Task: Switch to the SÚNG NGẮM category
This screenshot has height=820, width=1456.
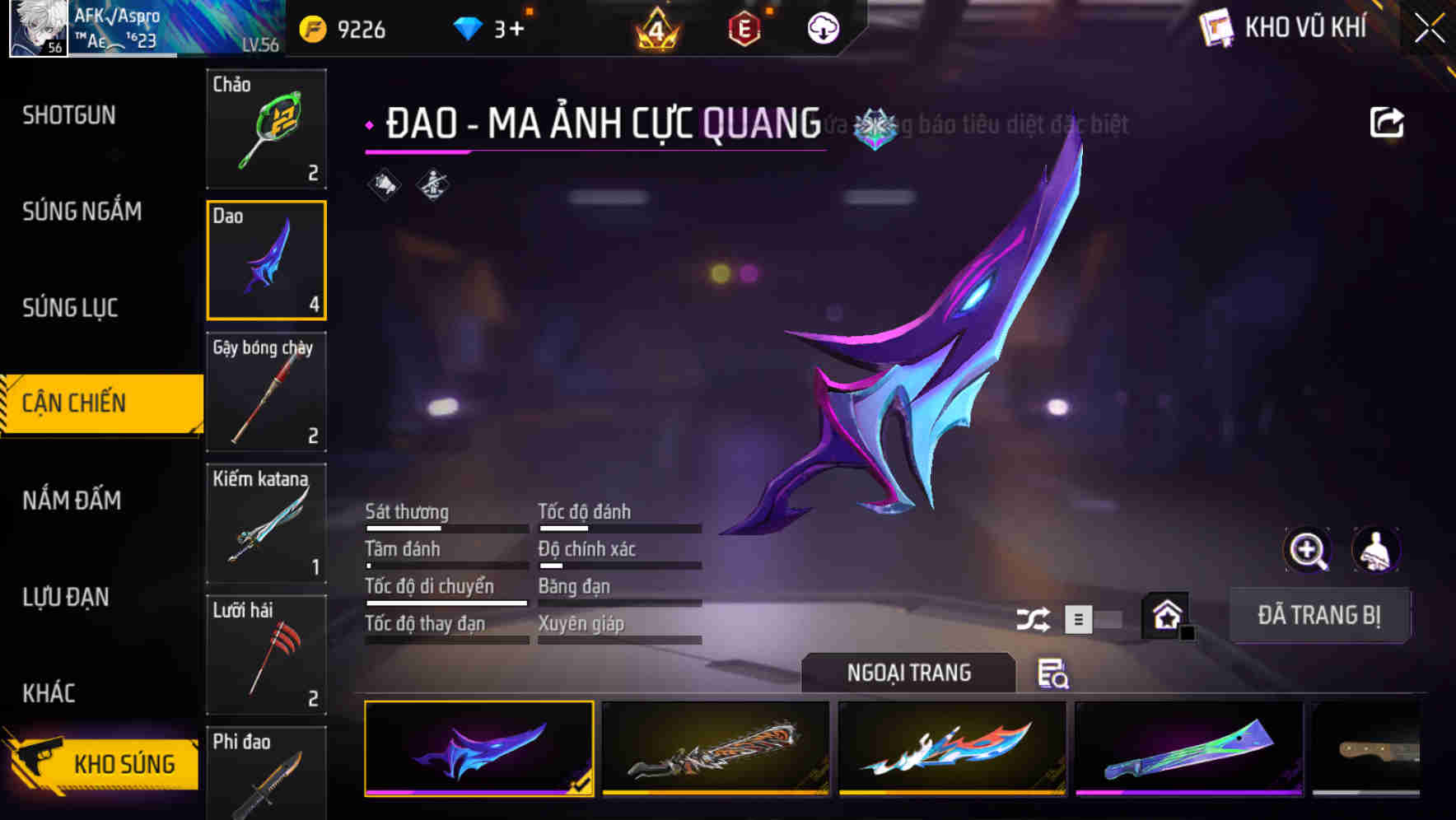Action: (x=82, y=212)
